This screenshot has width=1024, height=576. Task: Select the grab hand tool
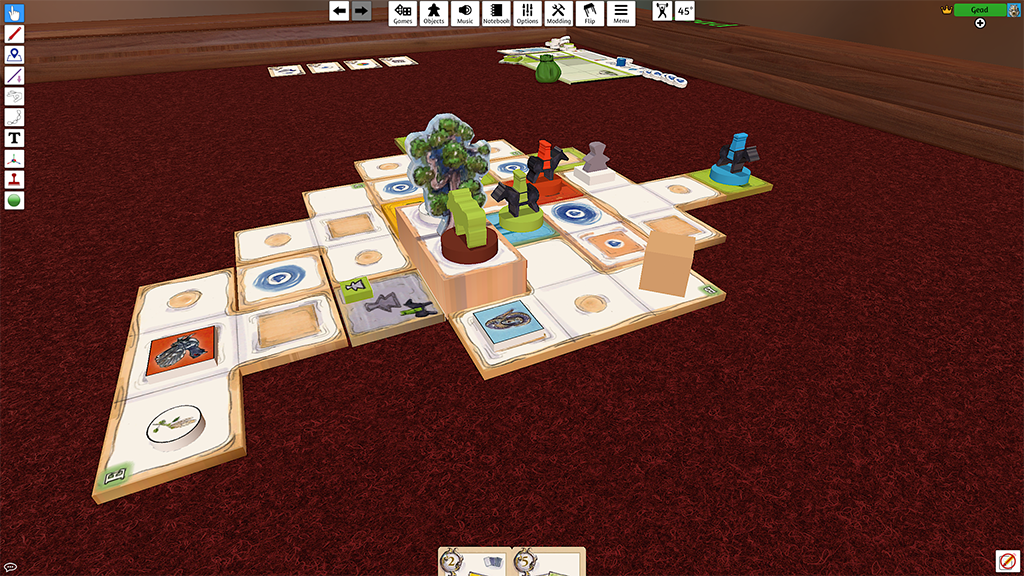click(x=15, y=14)
